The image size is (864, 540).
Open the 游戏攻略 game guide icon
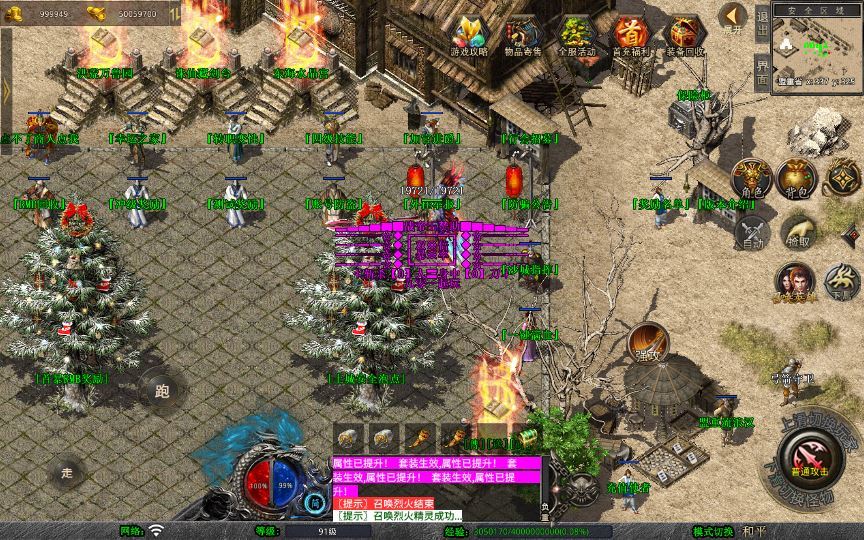468,36
